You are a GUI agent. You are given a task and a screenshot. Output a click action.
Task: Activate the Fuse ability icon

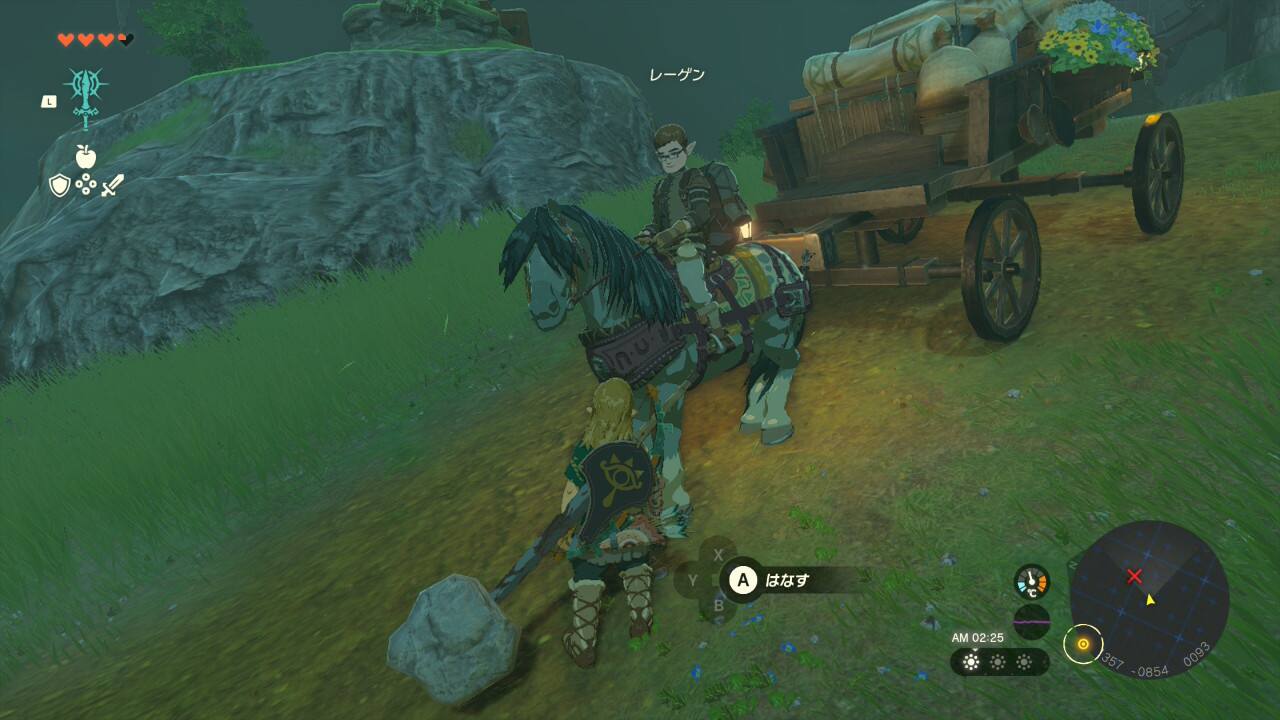(x=86, y=94)
